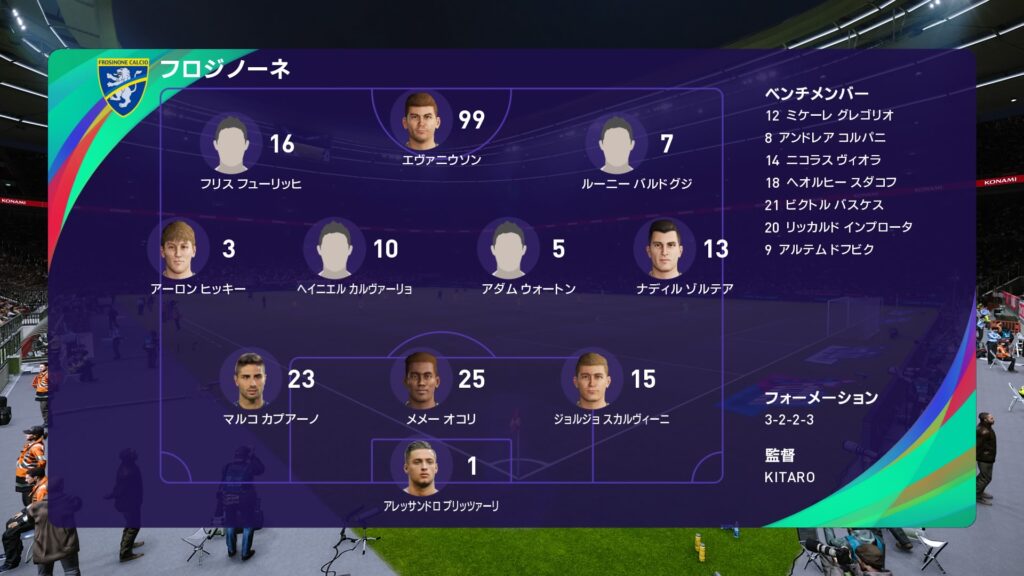Select the goalkeeper, number 1
The image size is (1024, 576).
tap(422, 467)
